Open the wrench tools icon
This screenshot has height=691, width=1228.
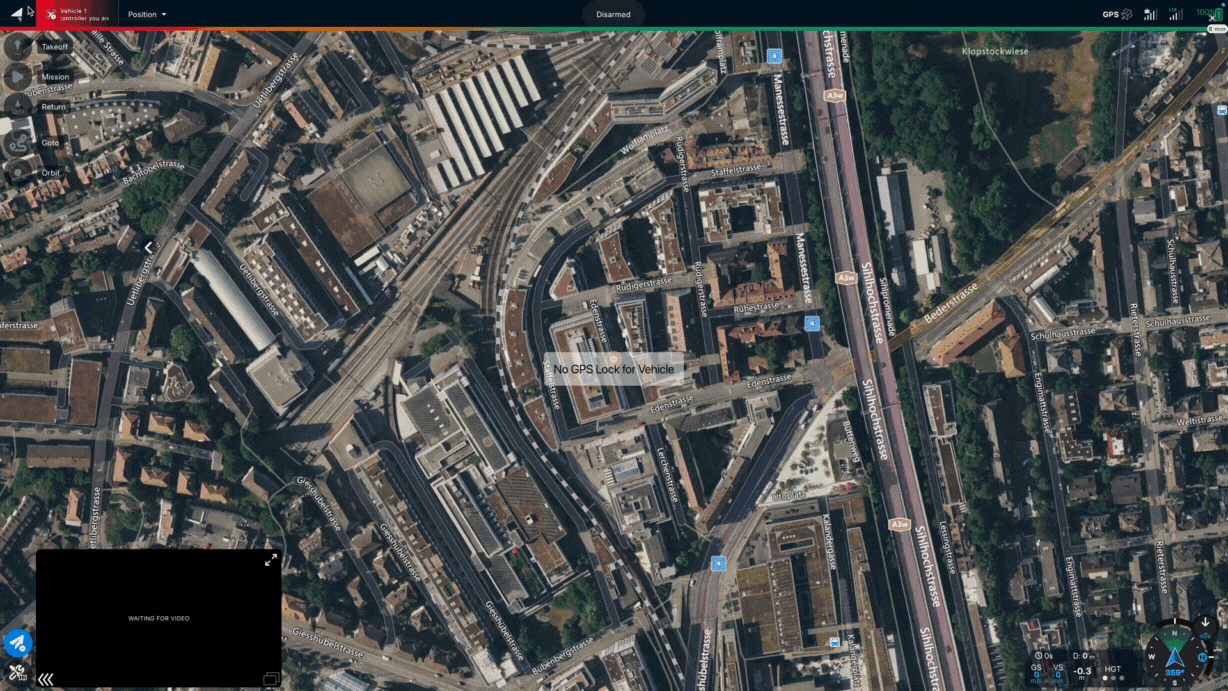click(x=17, y=672)
